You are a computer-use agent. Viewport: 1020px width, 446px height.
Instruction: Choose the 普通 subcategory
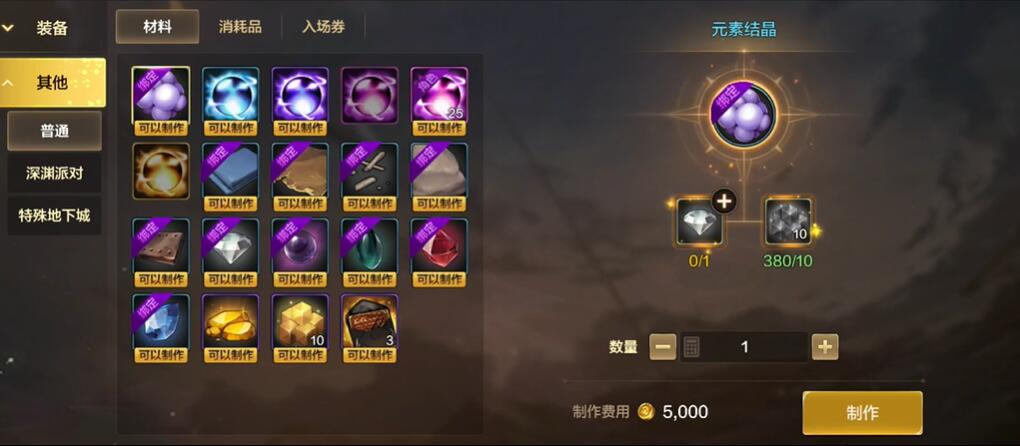55,131
